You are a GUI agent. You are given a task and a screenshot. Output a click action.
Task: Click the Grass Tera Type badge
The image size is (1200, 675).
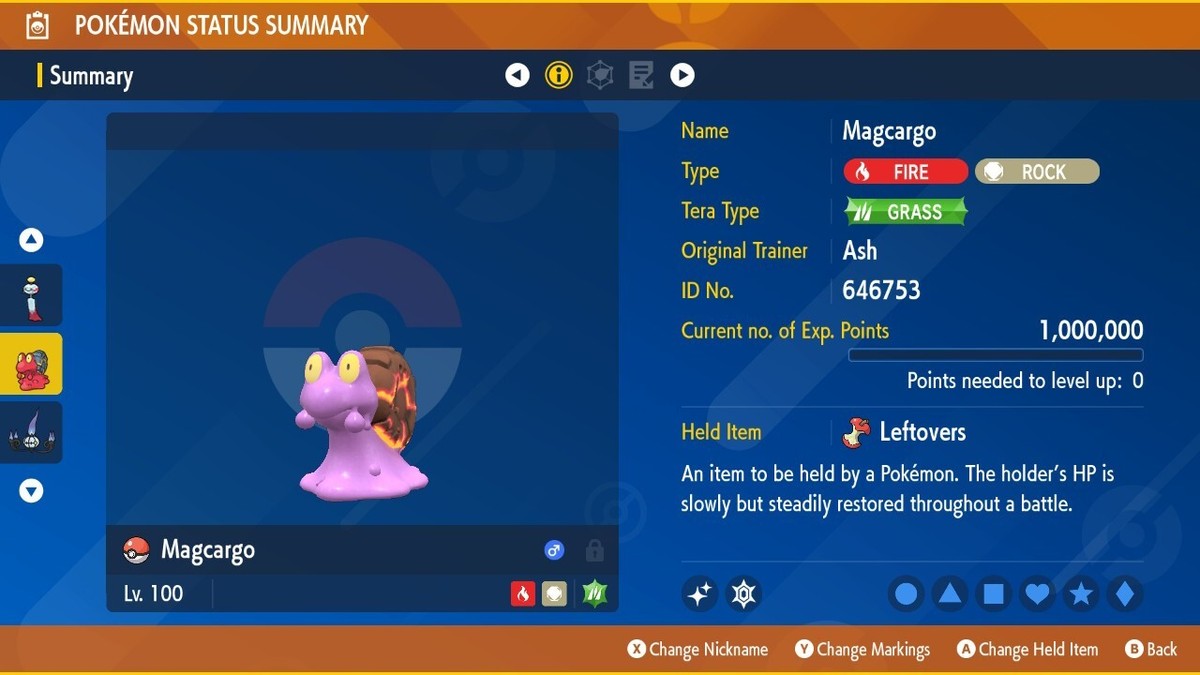pyautogui.click(x=906, y=211)
